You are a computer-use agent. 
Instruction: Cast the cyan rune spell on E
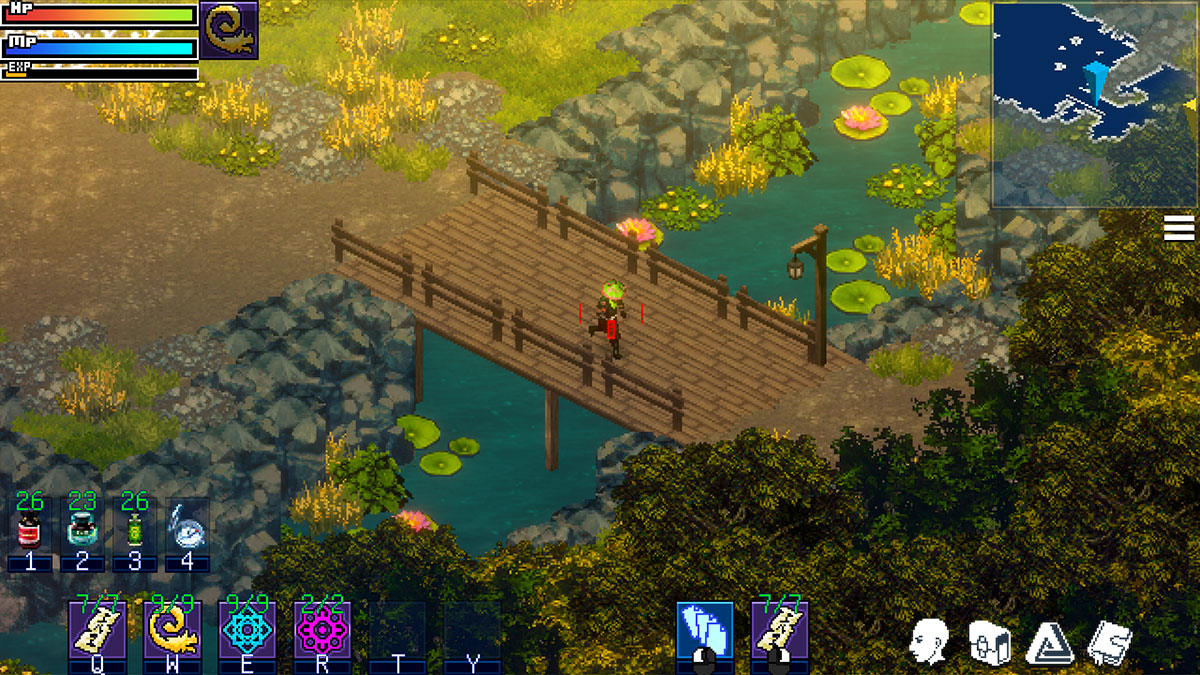click(247, 630)
